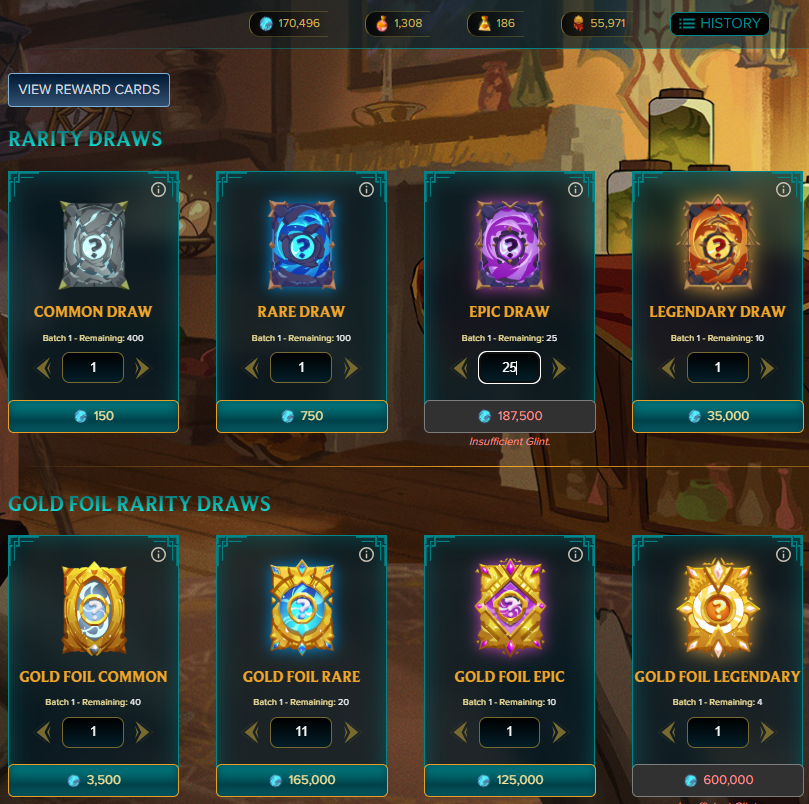This screenshot has width=809, height=804.
Task: Buy Gold Foil Epic for 125,000
Action: [x=509, y=780]
